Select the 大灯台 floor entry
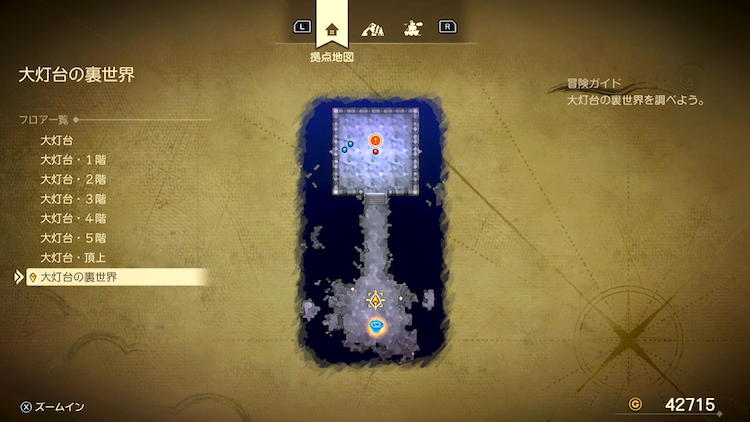 [56, 141]
